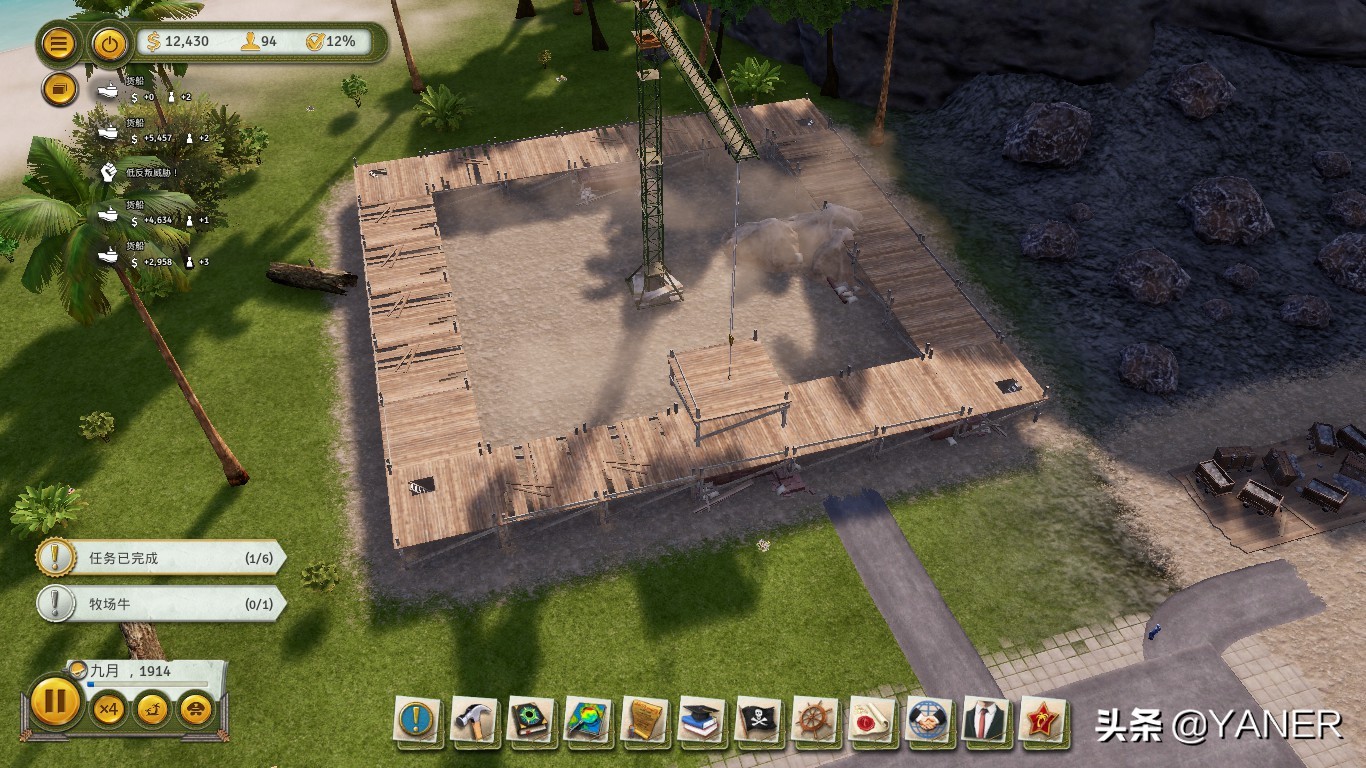
Task: Click the El Presidente cap button
Action: (194, 710)
